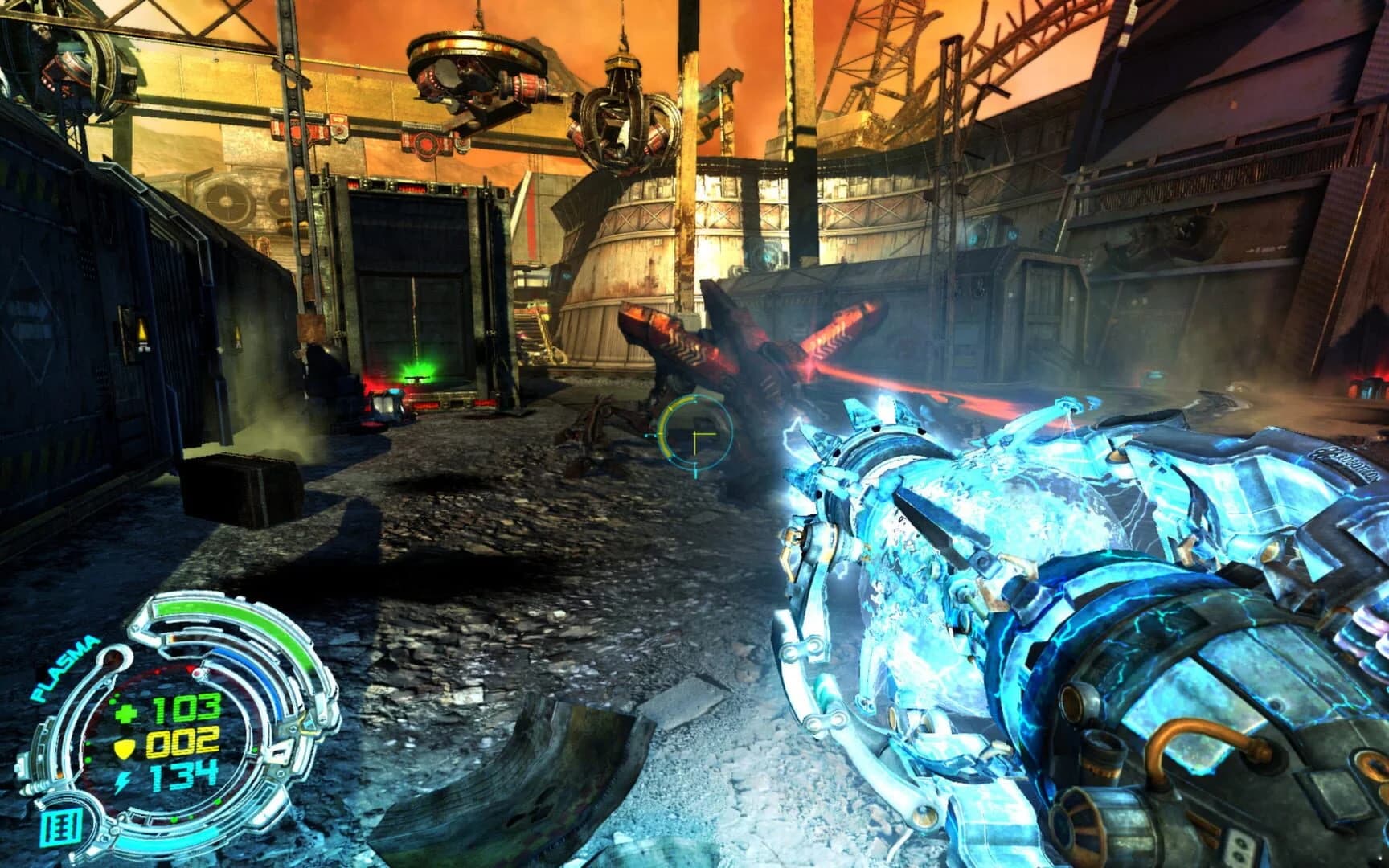
Task: Click the yellow shield icon on the HUD
Action: [x=125, y=749]
